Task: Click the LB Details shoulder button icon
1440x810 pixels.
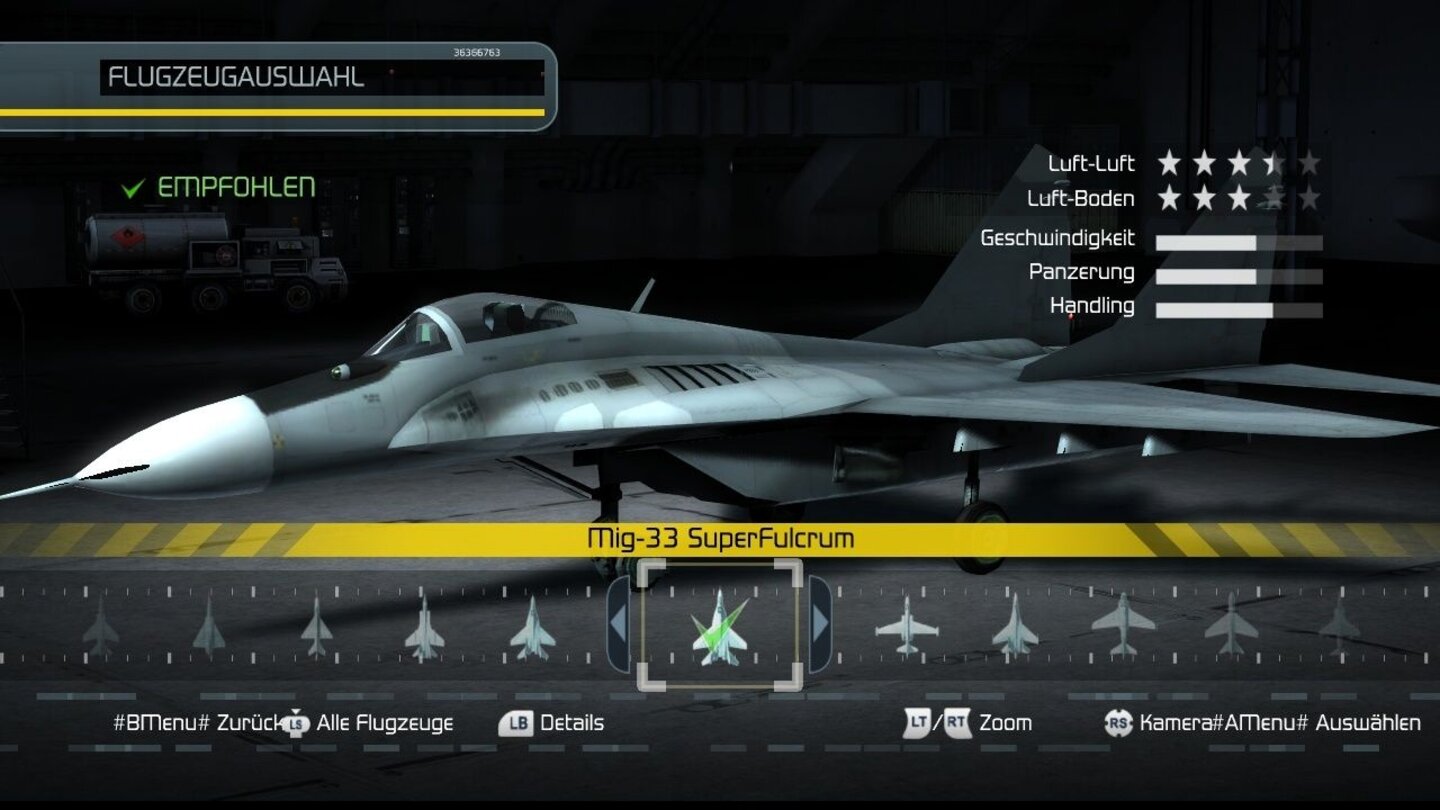Action: [x=518, y=722]
